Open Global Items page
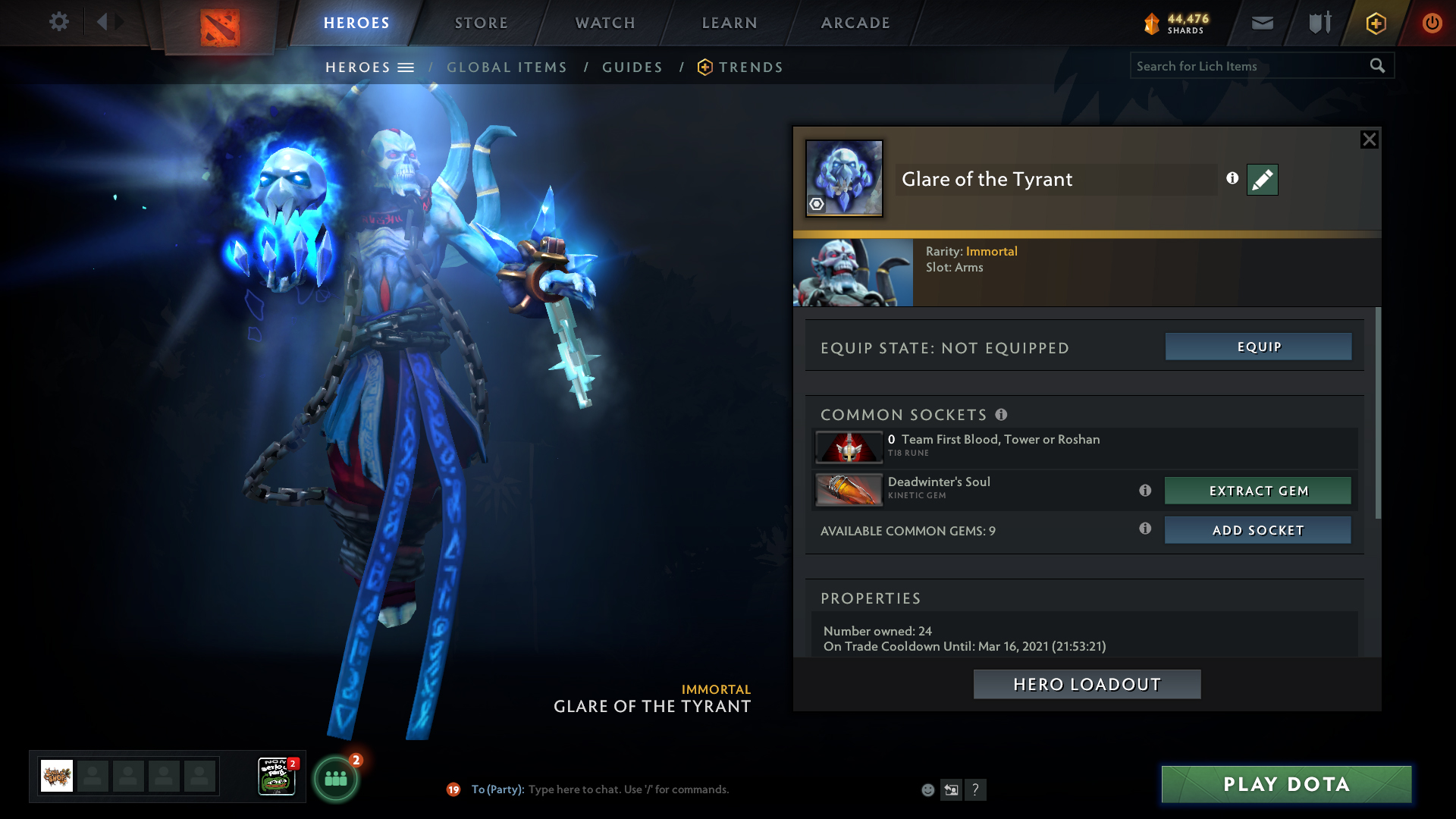The height and width of the screenshot is (819, 1456). click(x=507, y=67)
